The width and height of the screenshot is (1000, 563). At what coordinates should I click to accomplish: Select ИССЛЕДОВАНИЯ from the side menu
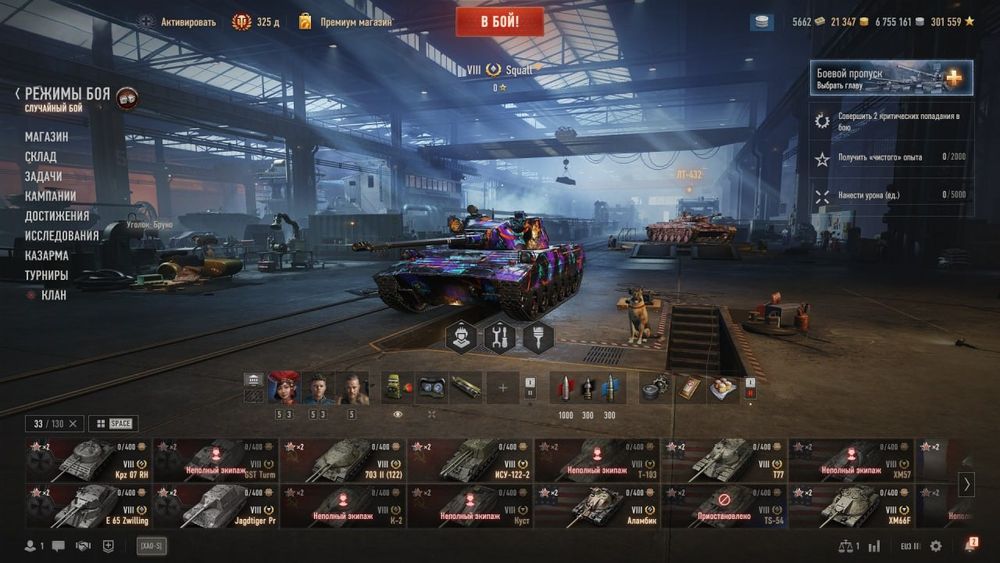62,236
